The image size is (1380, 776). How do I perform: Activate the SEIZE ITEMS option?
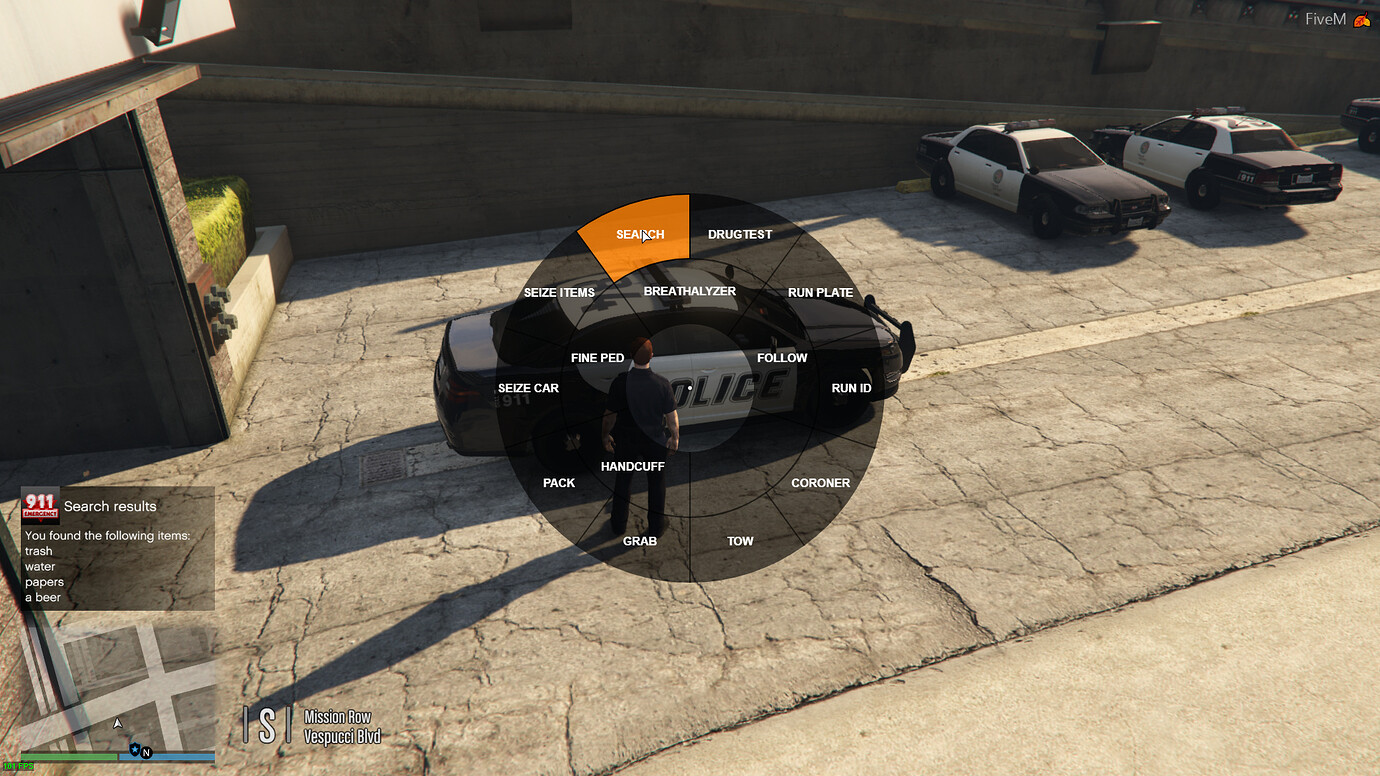tap(559, 292)
